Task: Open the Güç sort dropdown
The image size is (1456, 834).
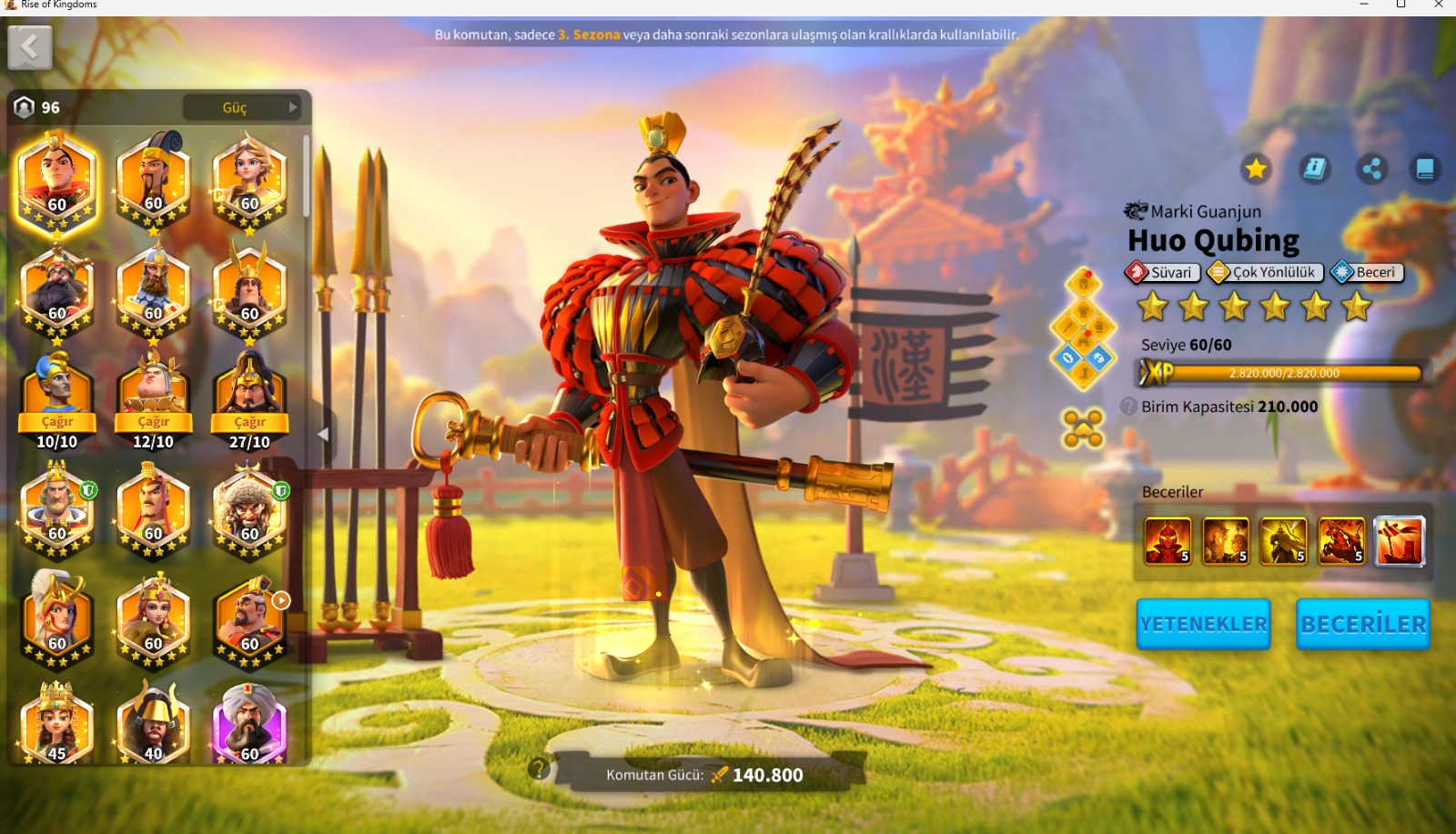Action: [x=242, y=107]
